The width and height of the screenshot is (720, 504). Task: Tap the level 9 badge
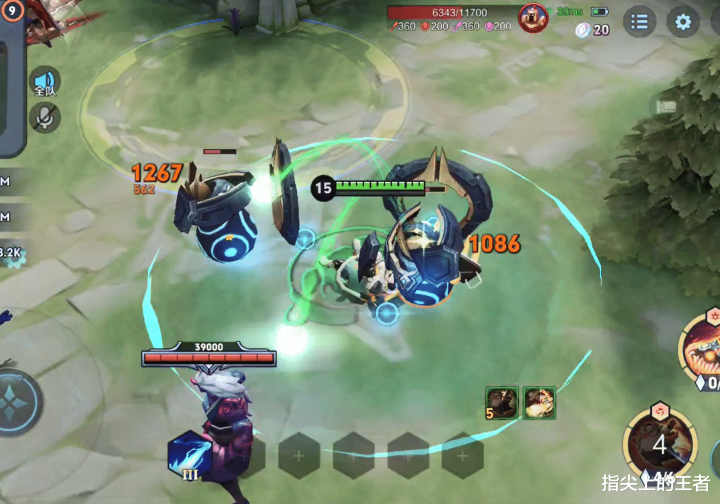click(12, 9)
